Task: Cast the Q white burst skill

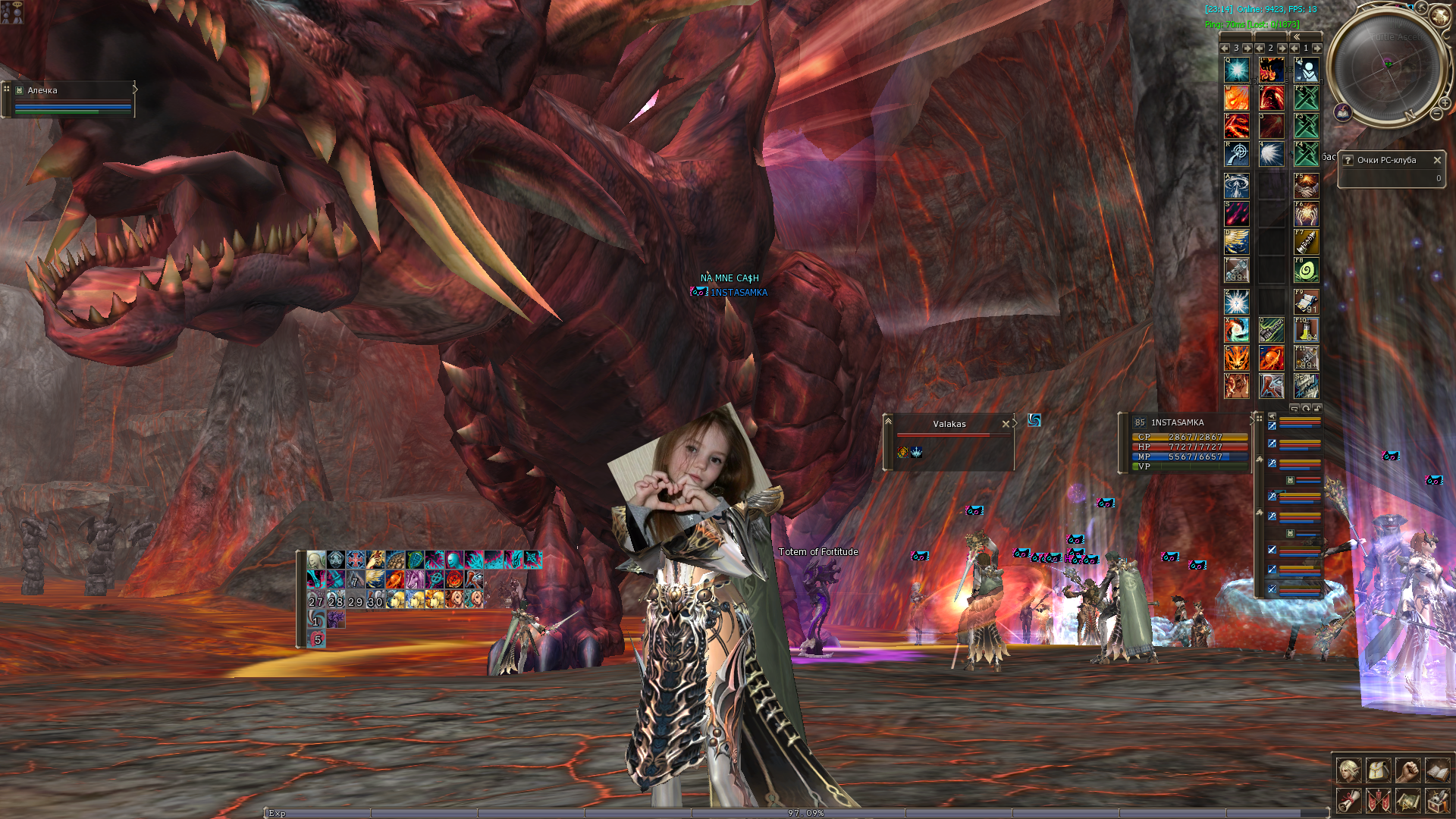Action: [1237, 71]
